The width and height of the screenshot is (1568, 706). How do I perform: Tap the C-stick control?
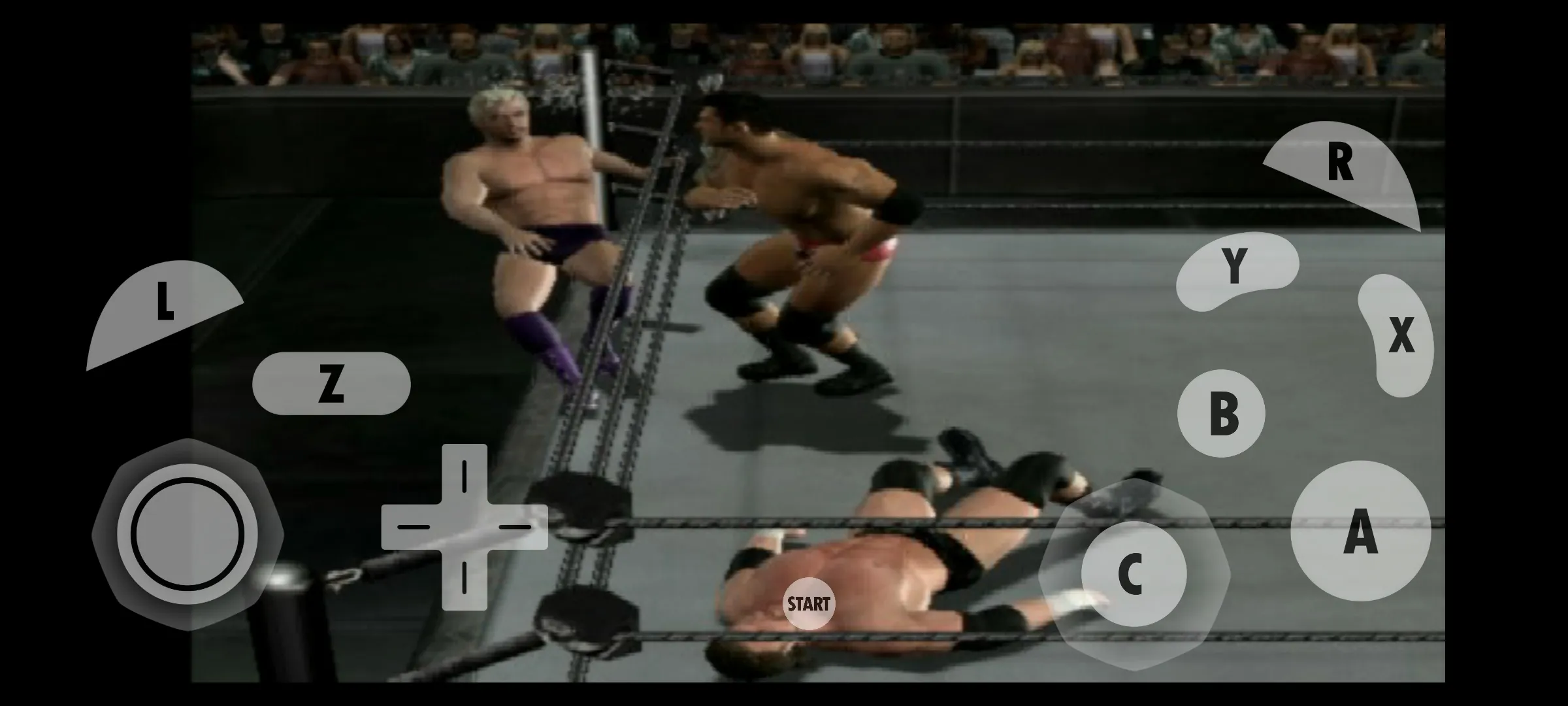1136,573
